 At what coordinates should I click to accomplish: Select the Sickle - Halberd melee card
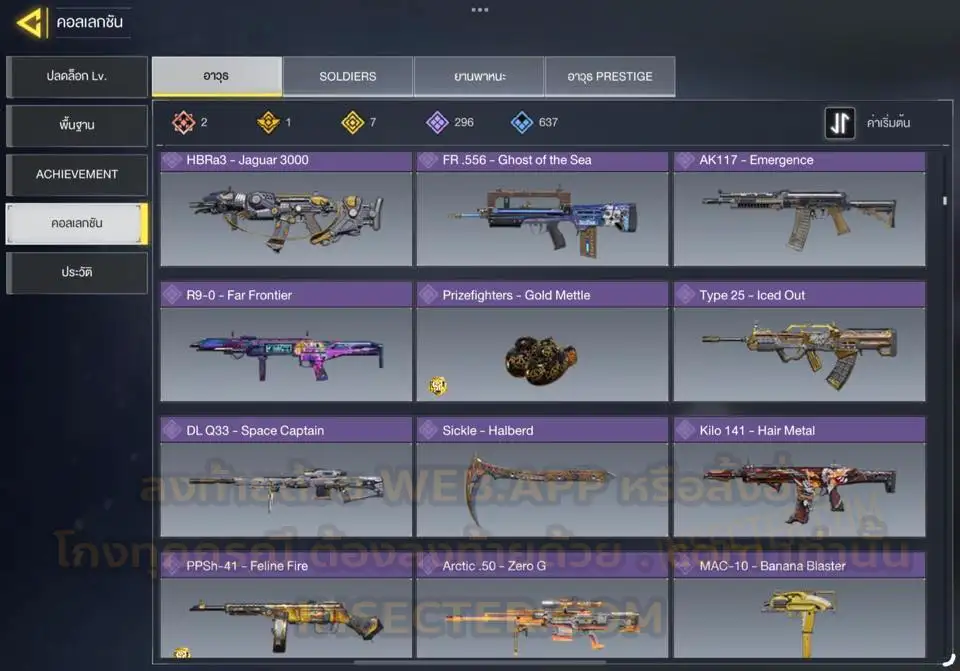tap(542, 479)
